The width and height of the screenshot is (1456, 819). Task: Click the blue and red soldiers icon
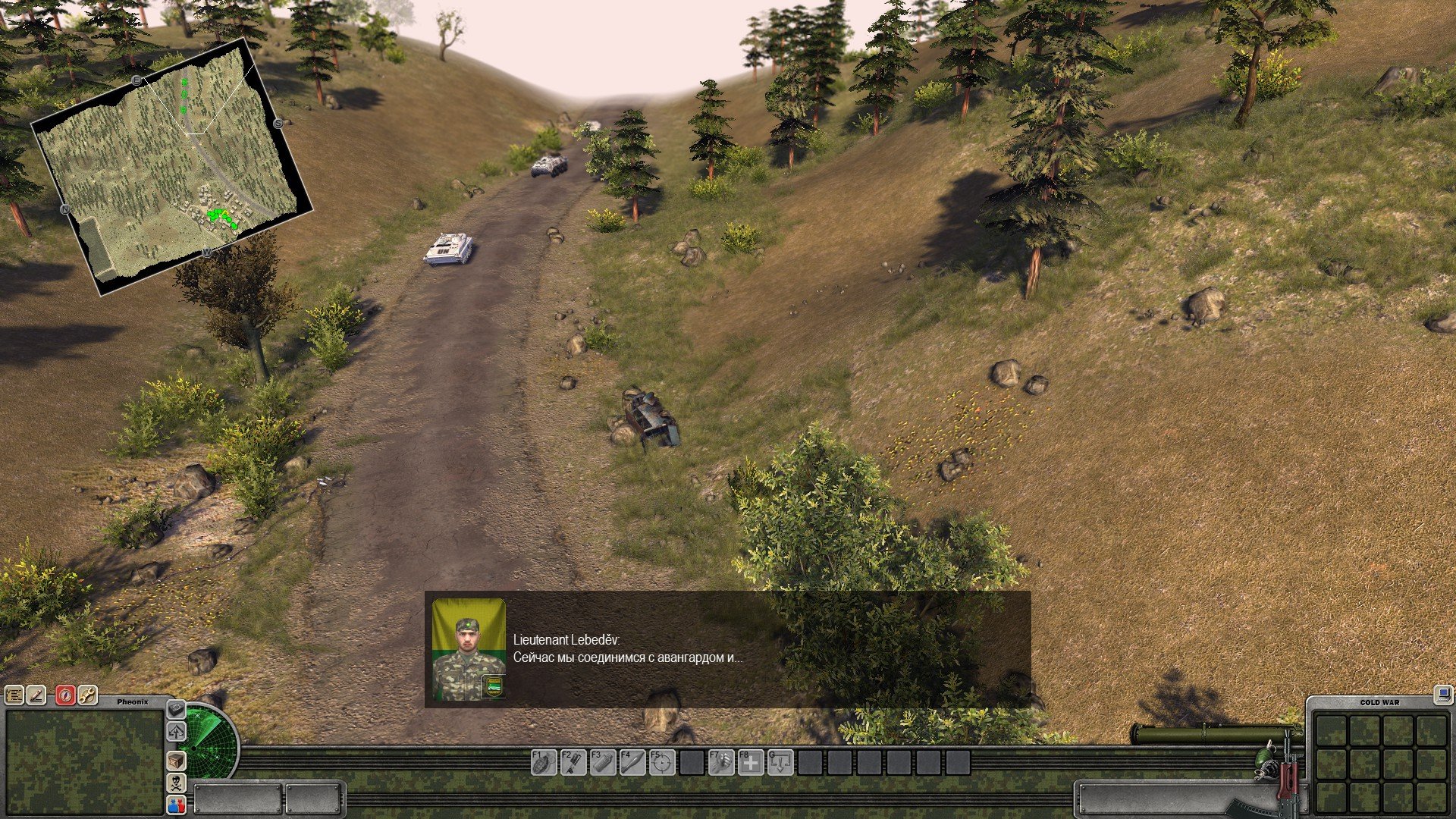pos(176,805)
